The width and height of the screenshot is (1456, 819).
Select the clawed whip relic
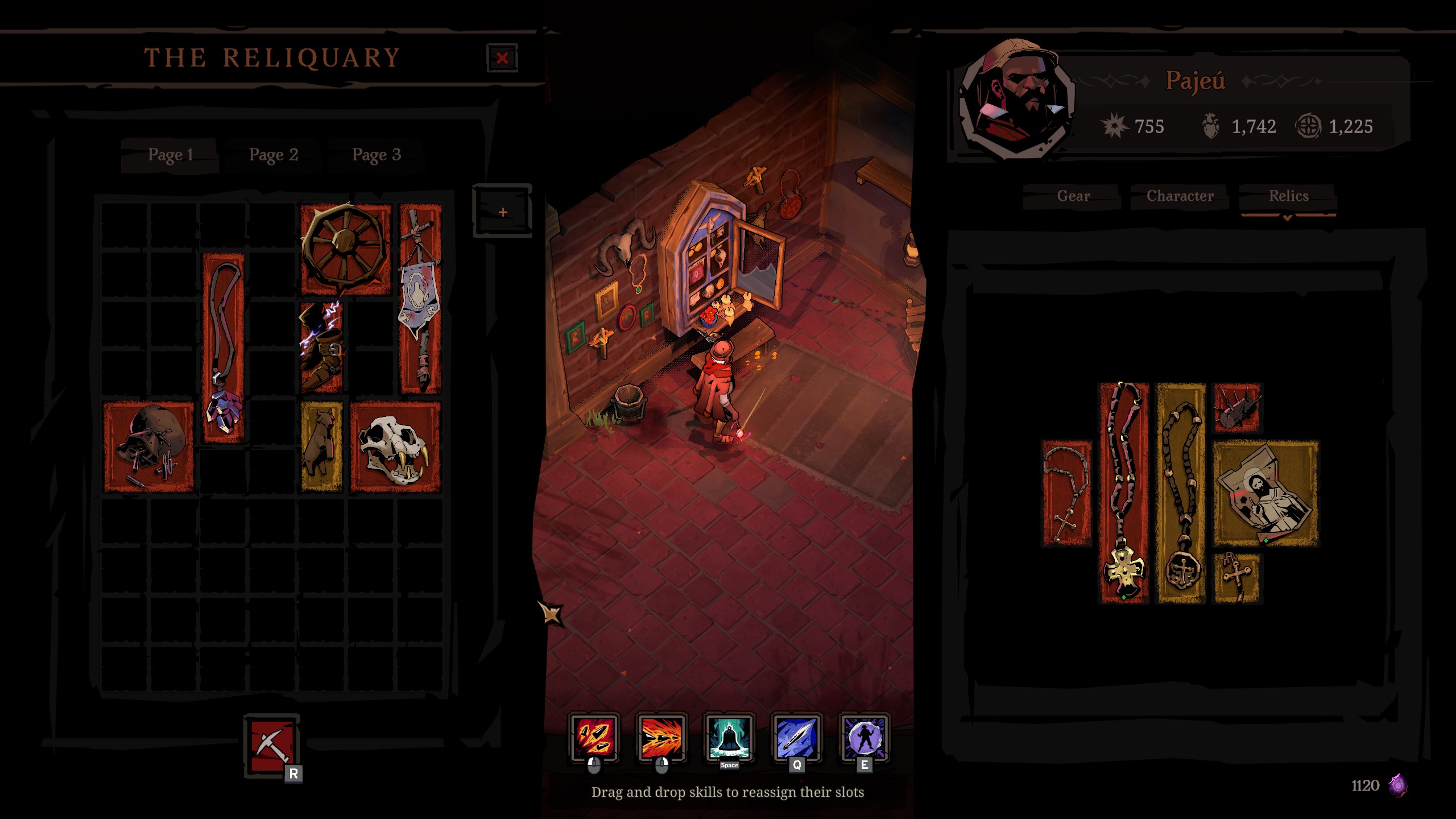pos(224,347)
